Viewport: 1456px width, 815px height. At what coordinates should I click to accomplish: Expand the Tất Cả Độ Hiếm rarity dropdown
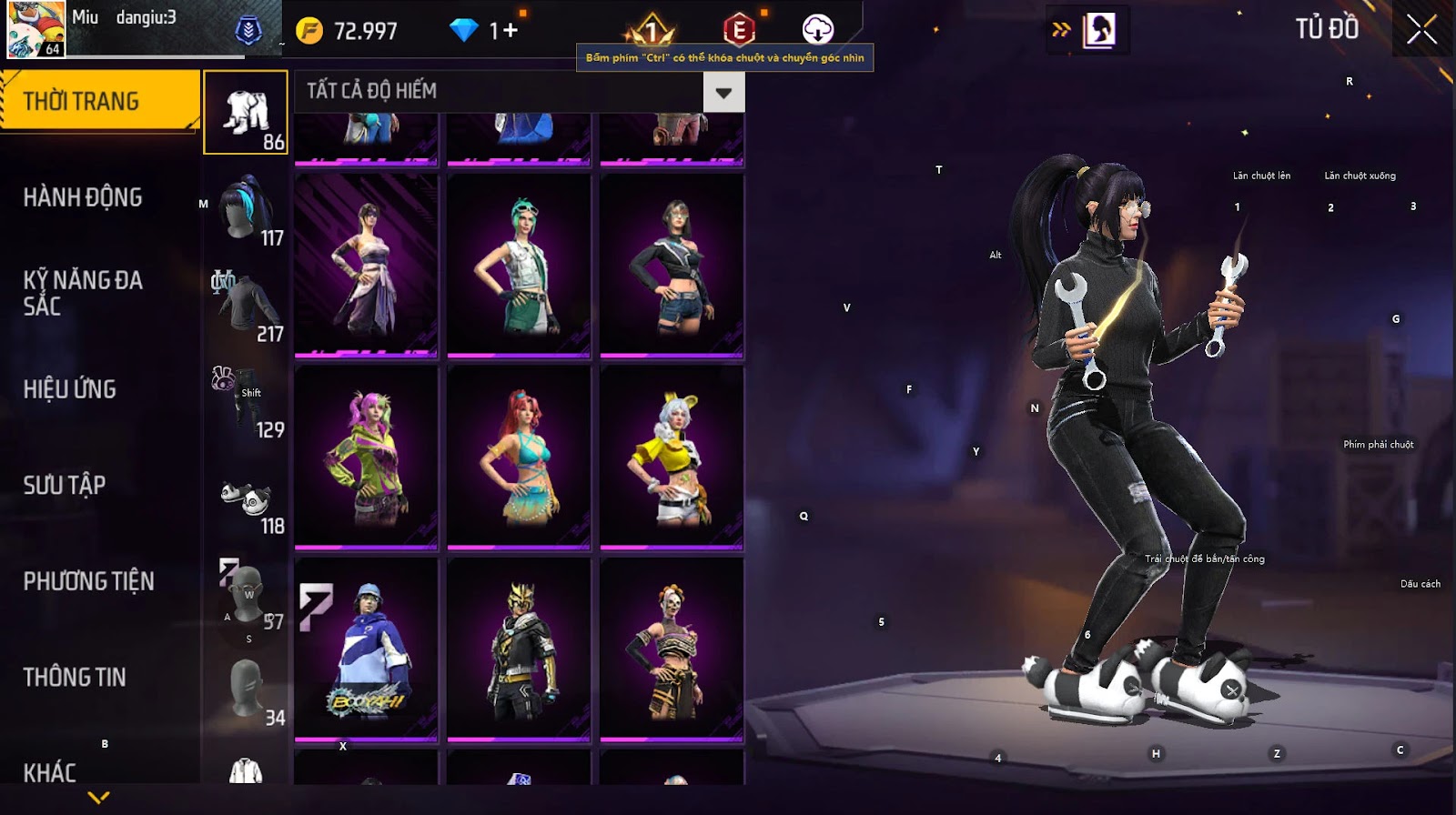(723, 92)
